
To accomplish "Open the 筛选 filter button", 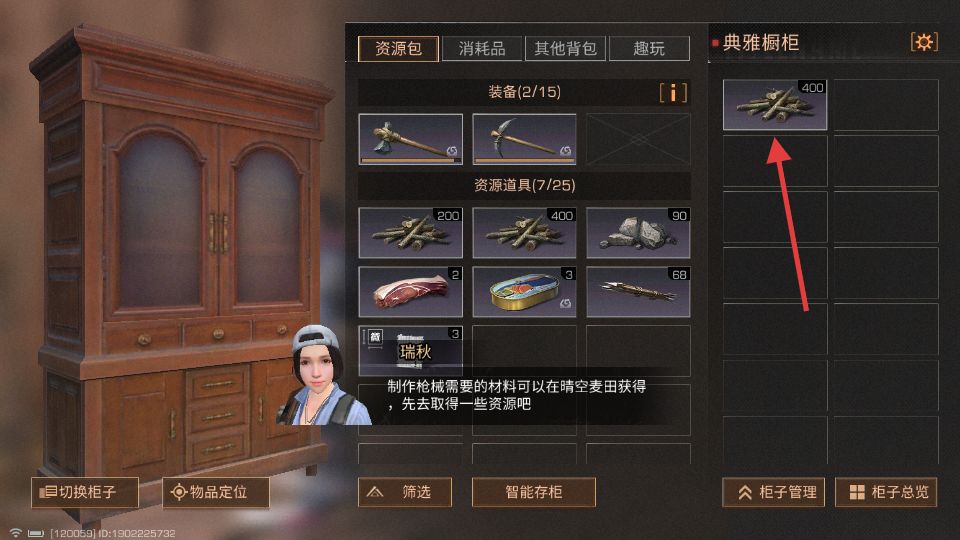I will click(405, 492).
